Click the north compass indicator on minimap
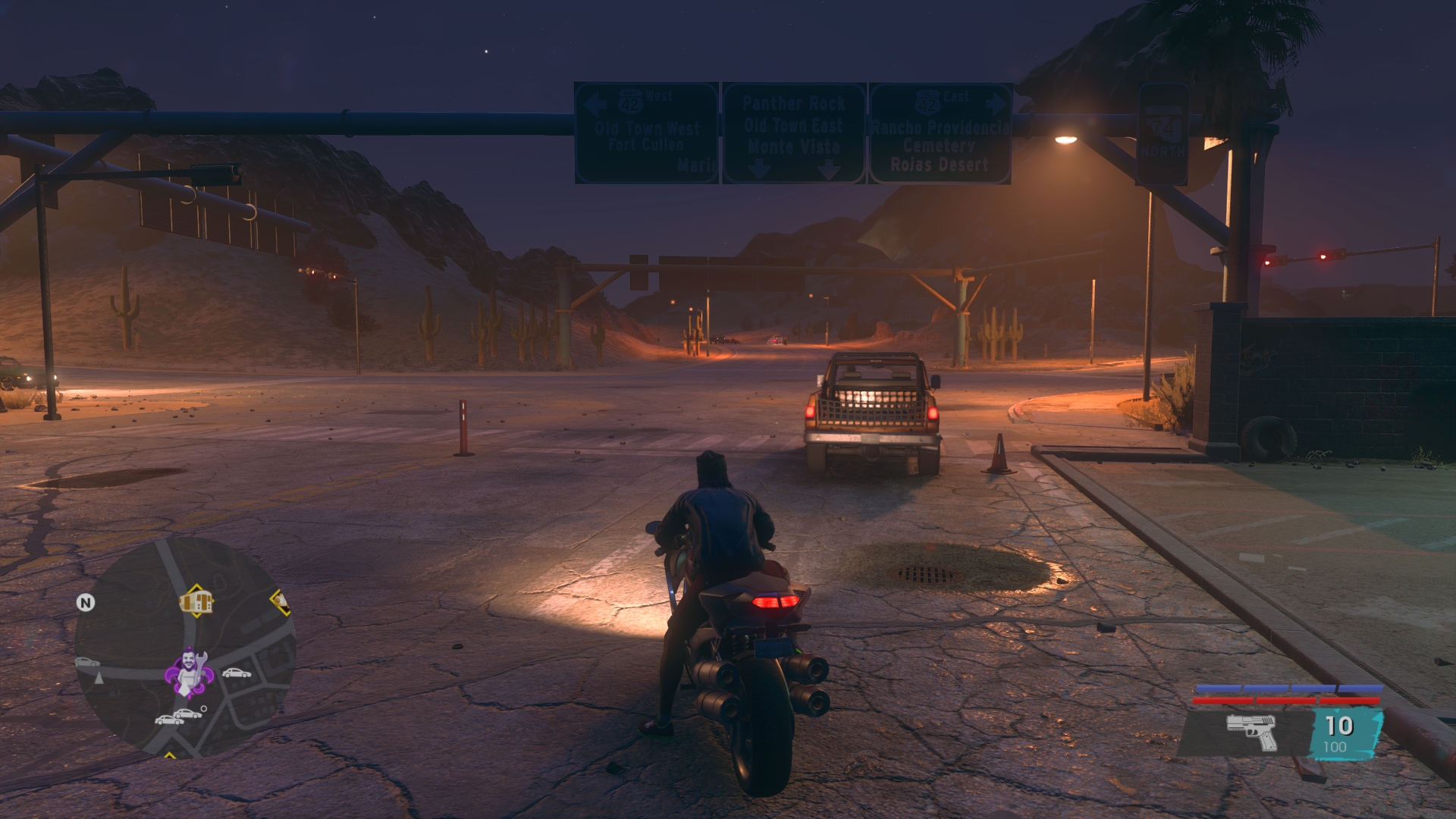This screenshot has height=819, width=1456. (86, 603)
